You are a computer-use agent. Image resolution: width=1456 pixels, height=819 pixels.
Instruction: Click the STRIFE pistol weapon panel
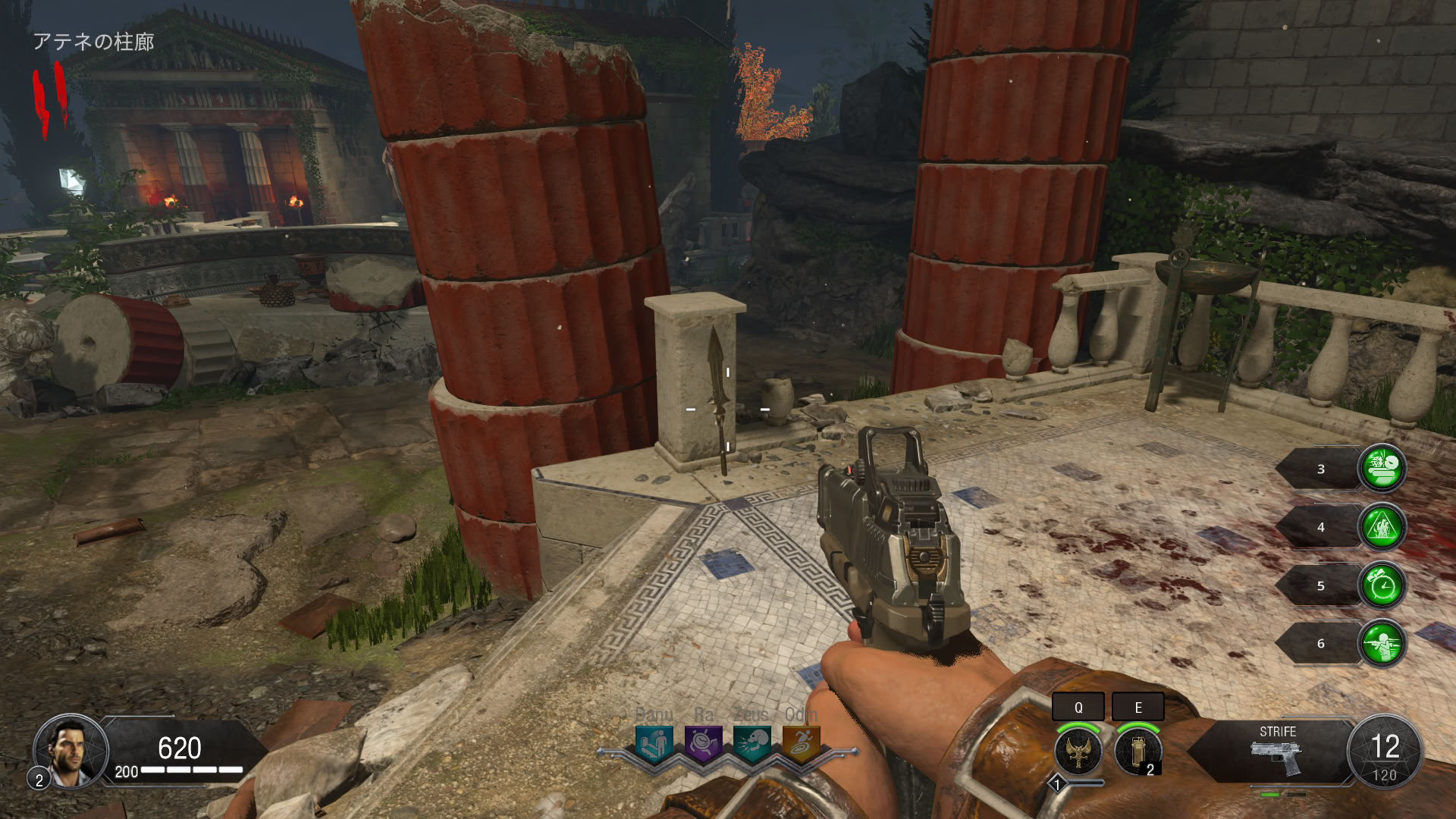pyautogui.click(x=1277, y=751)
